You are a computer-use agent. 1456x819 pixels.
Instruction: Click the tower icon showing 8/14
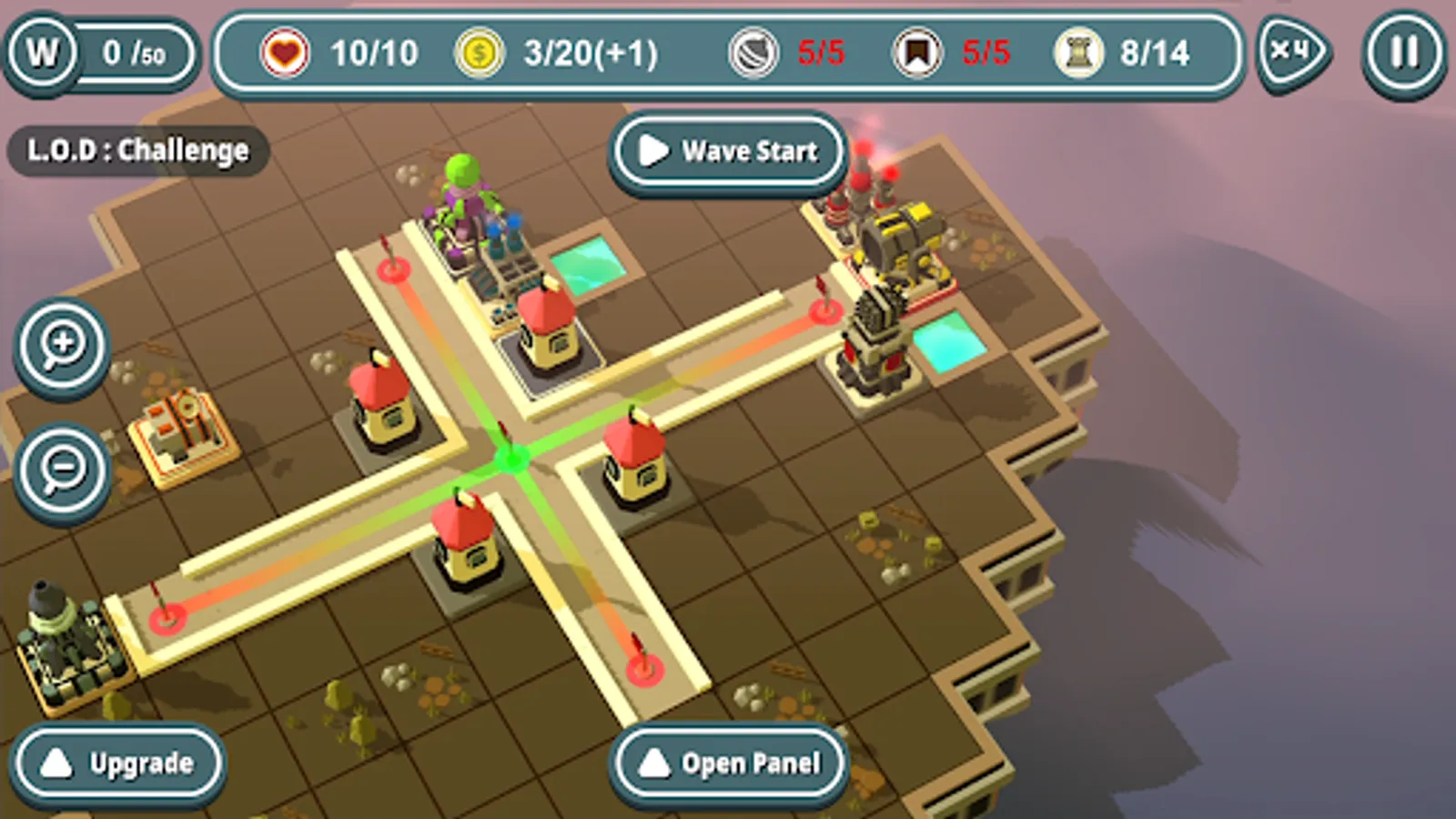pyautogui.click(x=1078, y=53)
